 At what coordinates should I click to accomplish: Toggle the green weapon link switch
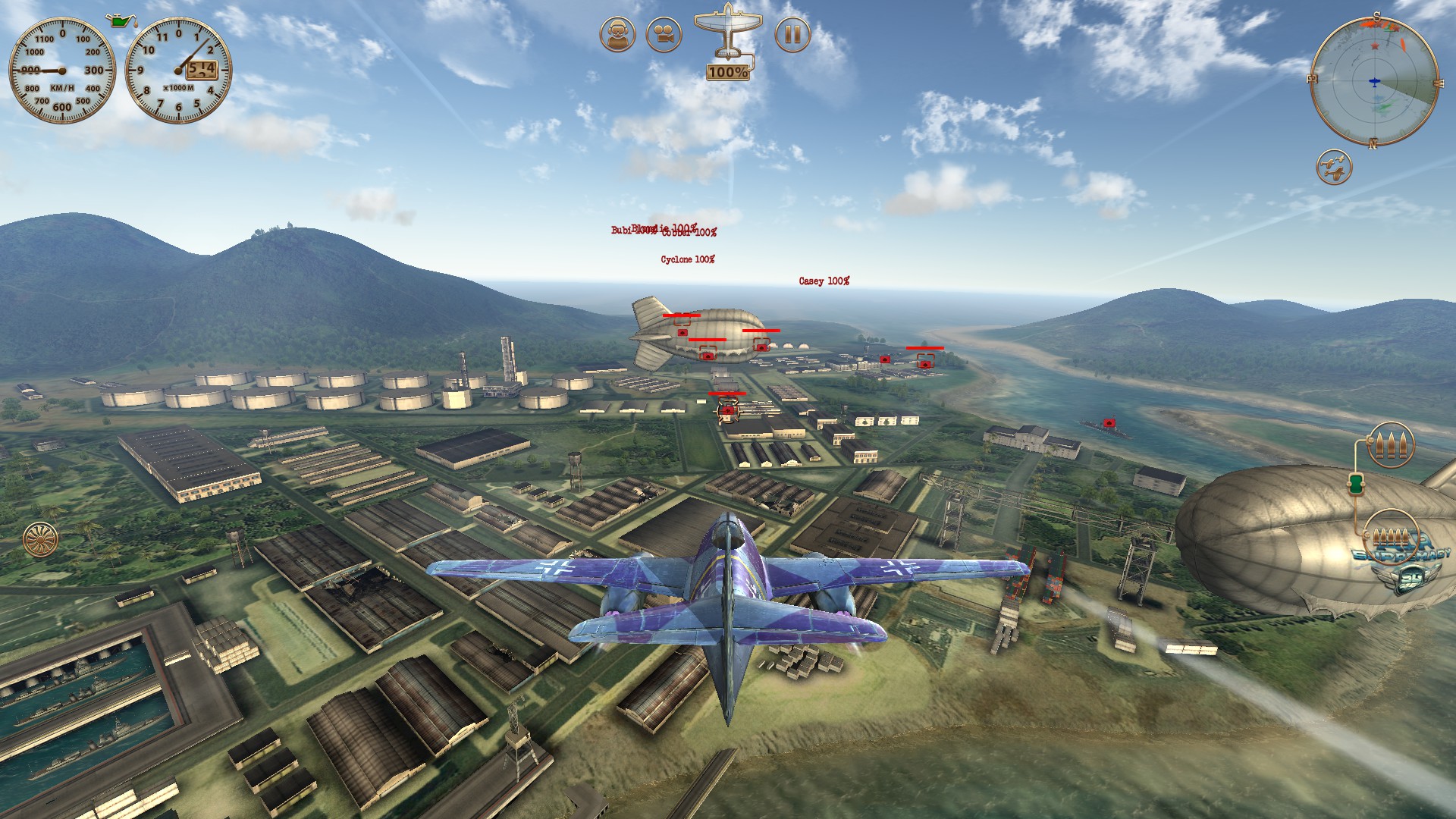pos(1356,483)
